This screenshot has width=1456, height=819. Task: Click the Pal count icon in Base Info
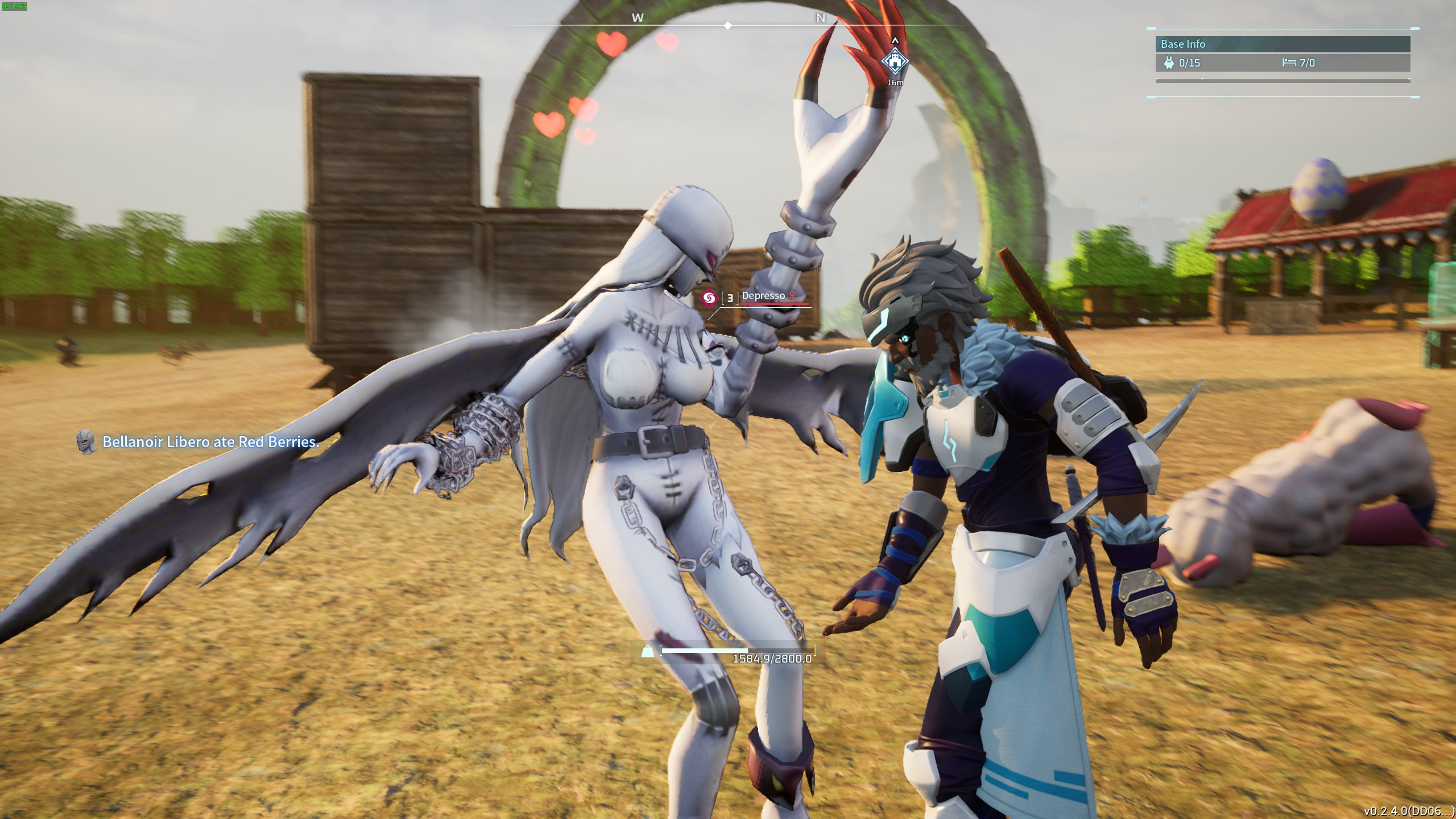[1168, 64]
